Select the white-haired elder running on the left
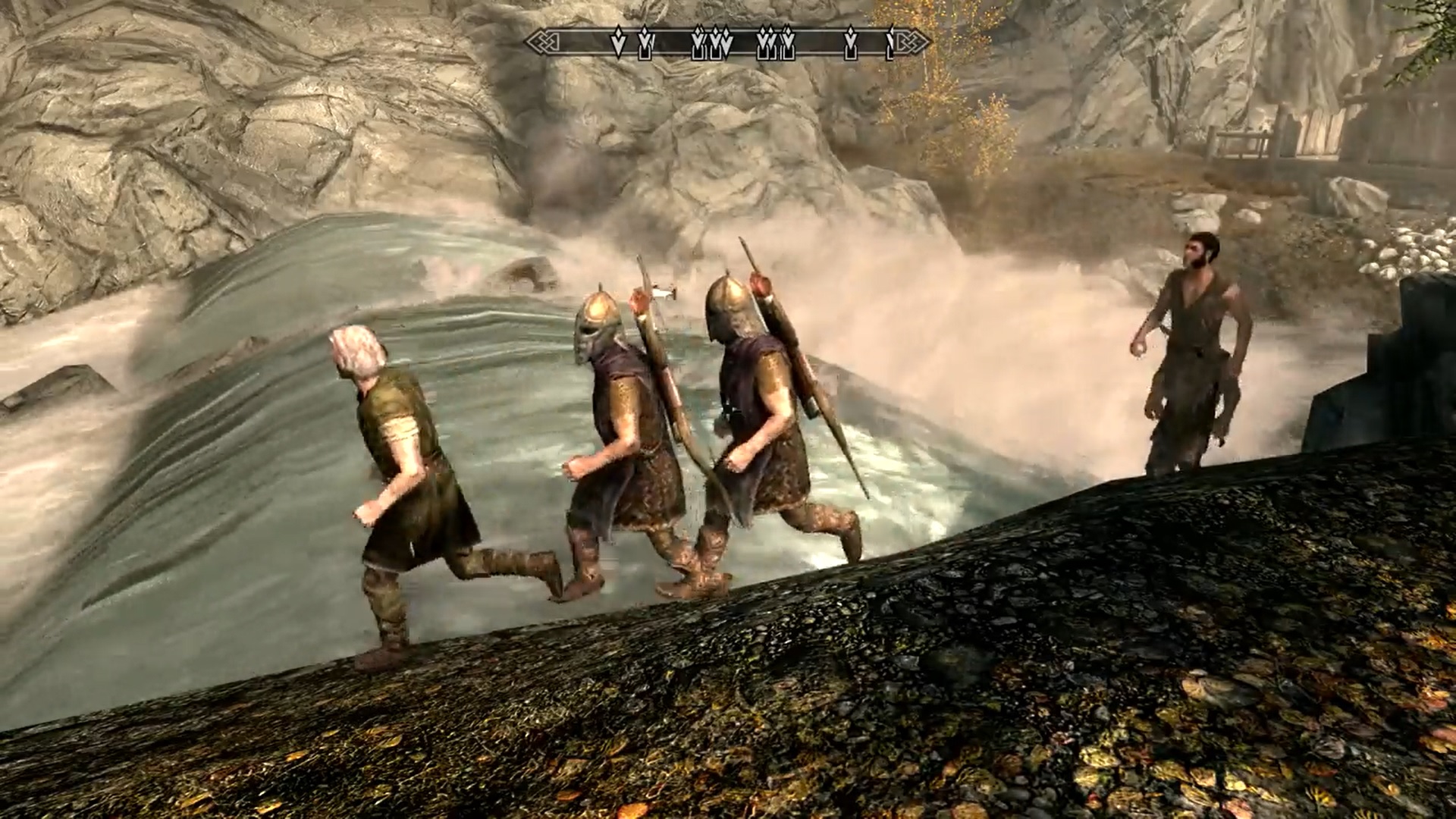This screenshot has width=1456, height=819. [409, 470]
